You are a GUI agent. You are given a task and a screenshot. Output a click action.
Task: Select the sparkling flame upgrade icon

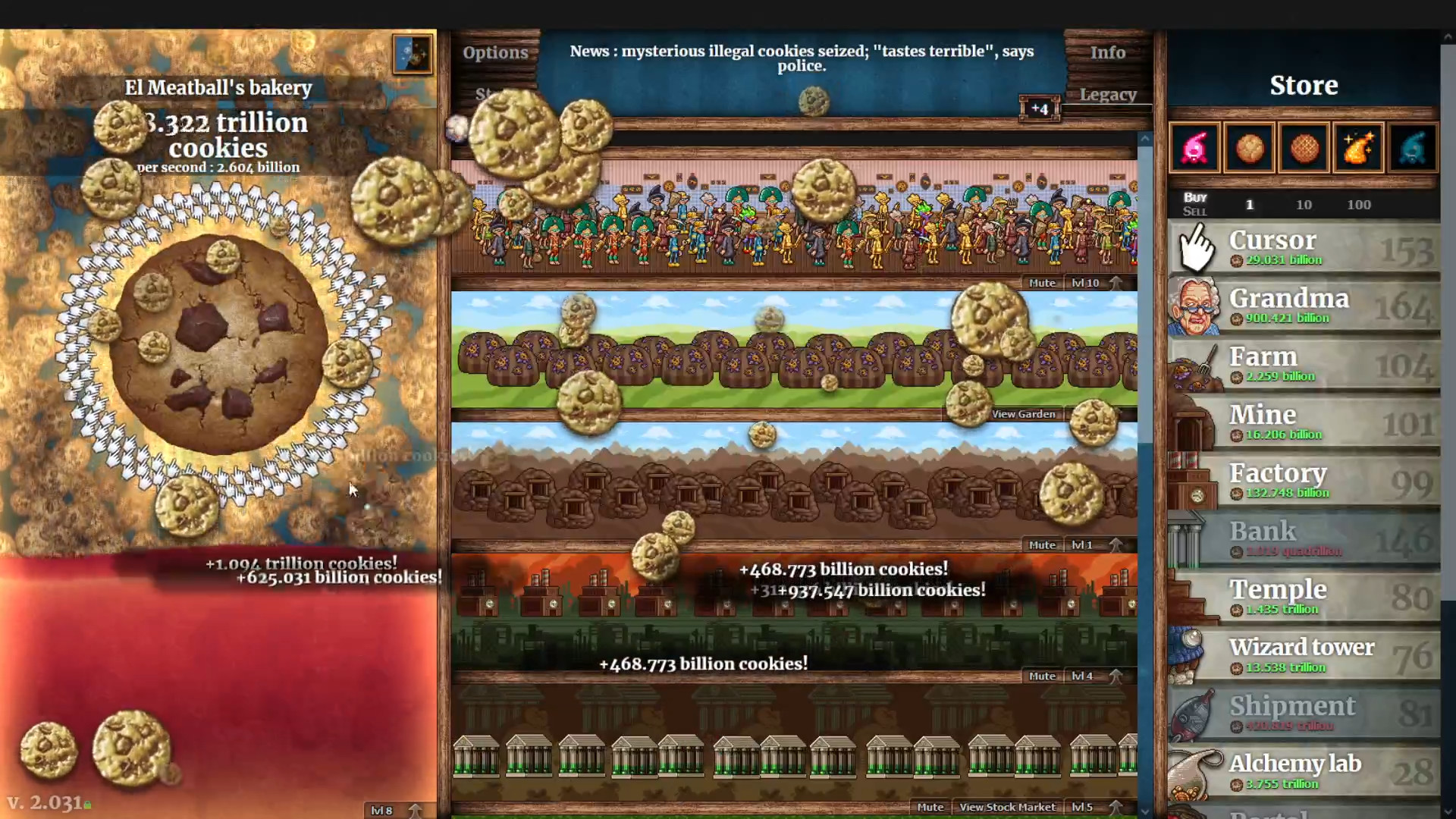pos(1357,146)
